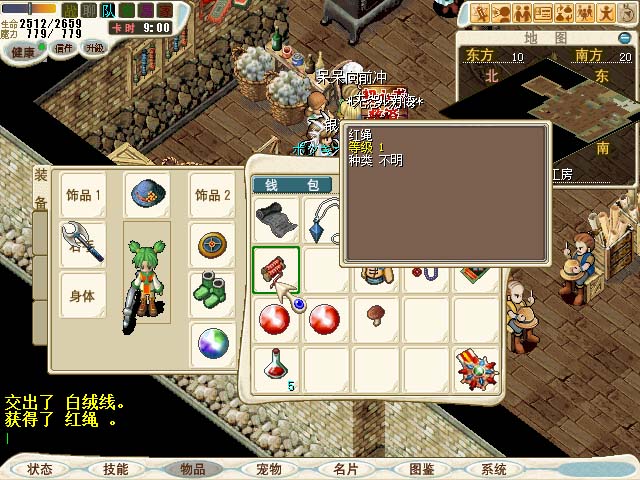Click the equipped blue hat slot

point(146,195)
